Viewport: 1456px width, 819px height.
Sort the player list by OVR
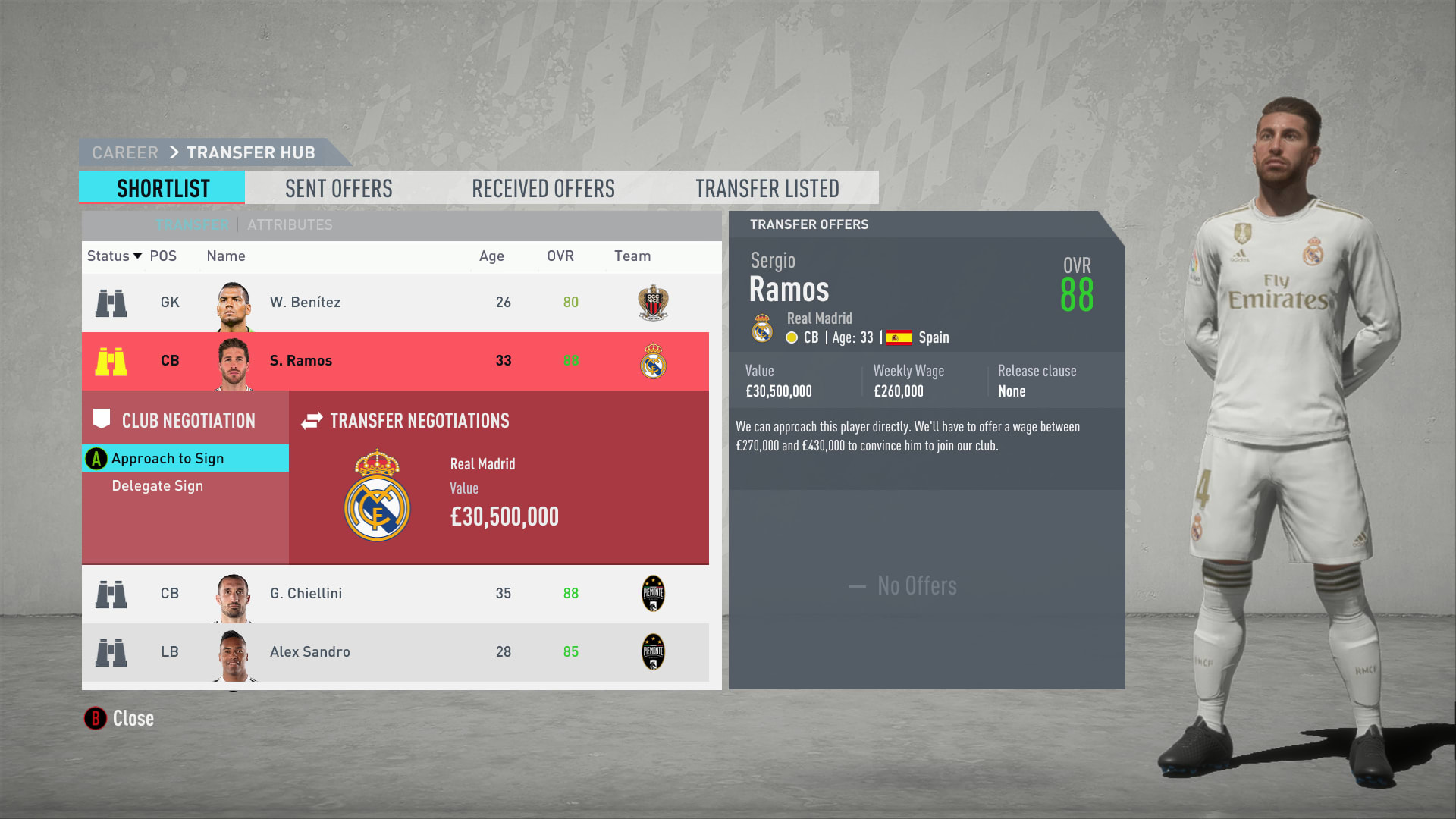tap(560, 256)
